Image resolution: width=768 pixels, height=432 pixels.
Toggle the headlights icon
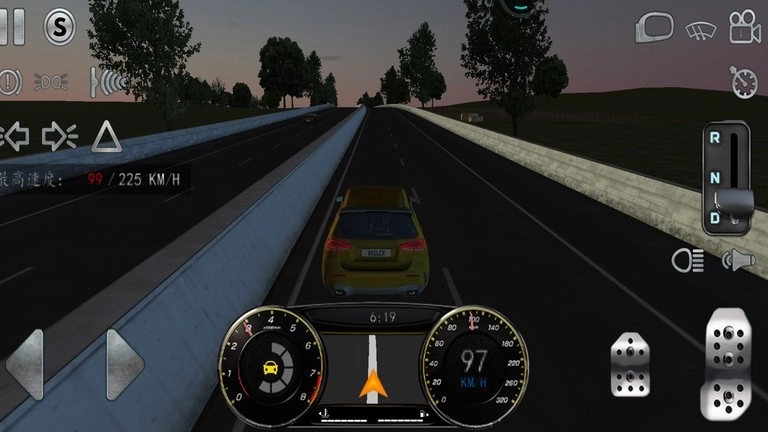pyautogui.click(x=688, y=261)
